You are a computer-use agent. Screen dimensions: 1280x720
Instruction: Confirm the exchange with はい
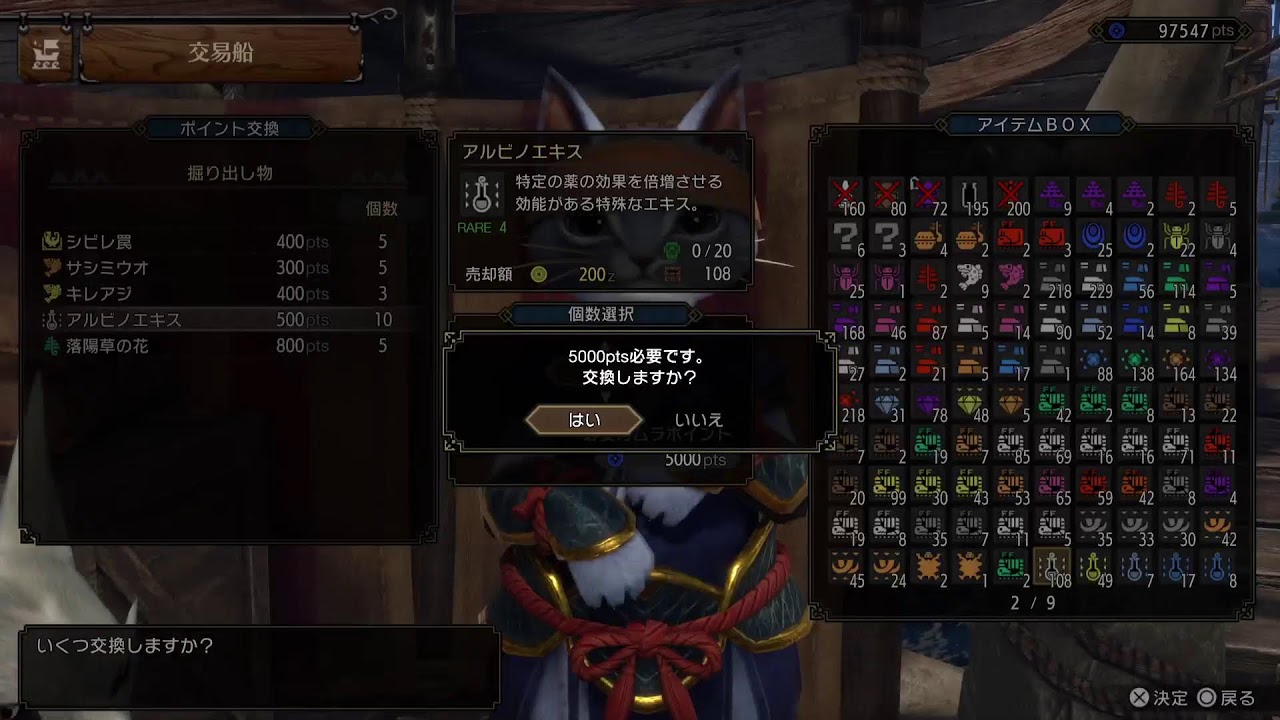click(x=584, y=420)
